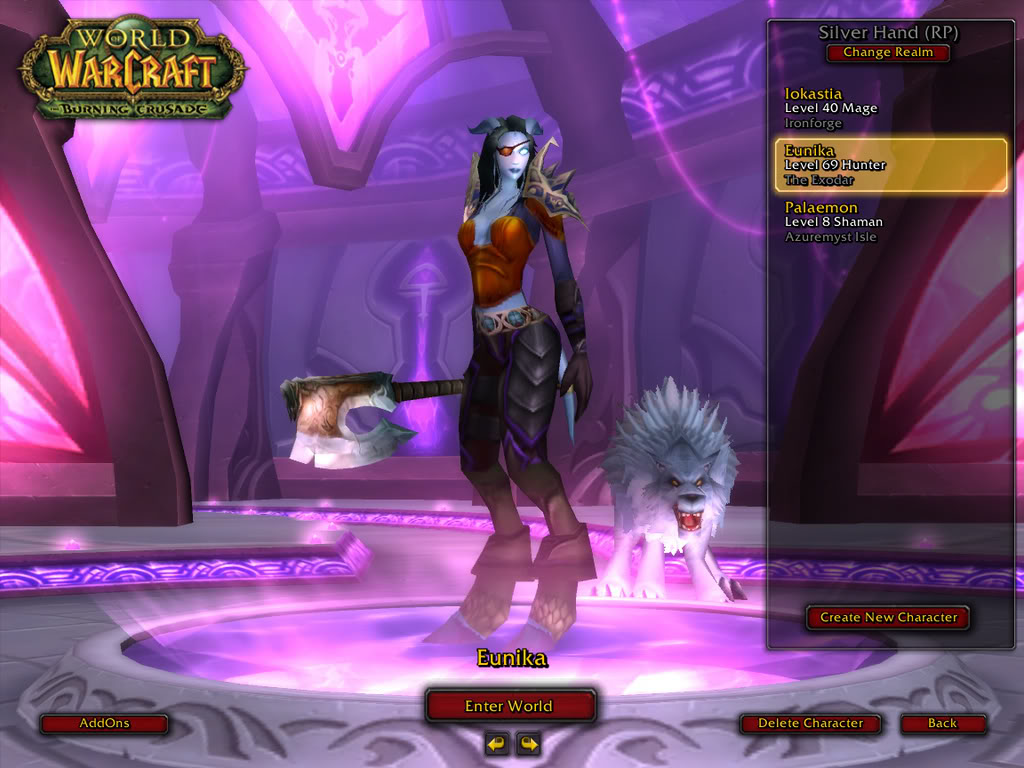
Task: Open the AddOns list
Action: coord(104,723)
